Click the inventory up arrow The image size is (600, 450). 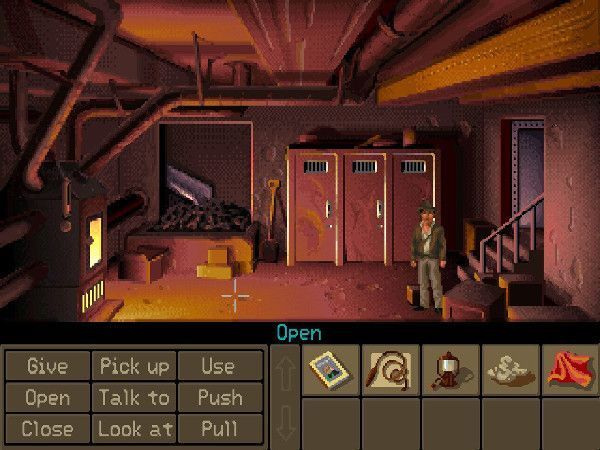(x=284, y=370)
